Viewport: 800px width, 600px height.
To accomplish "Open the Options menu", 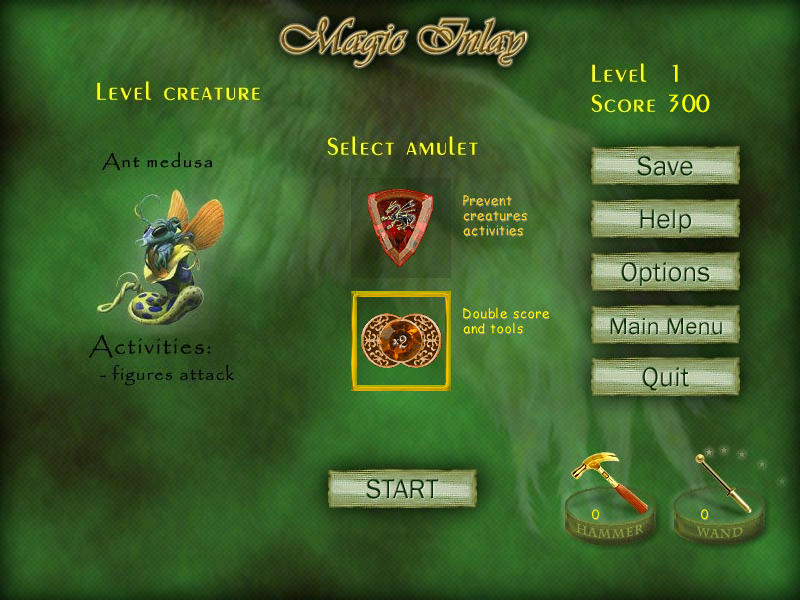I will (665, 272).
